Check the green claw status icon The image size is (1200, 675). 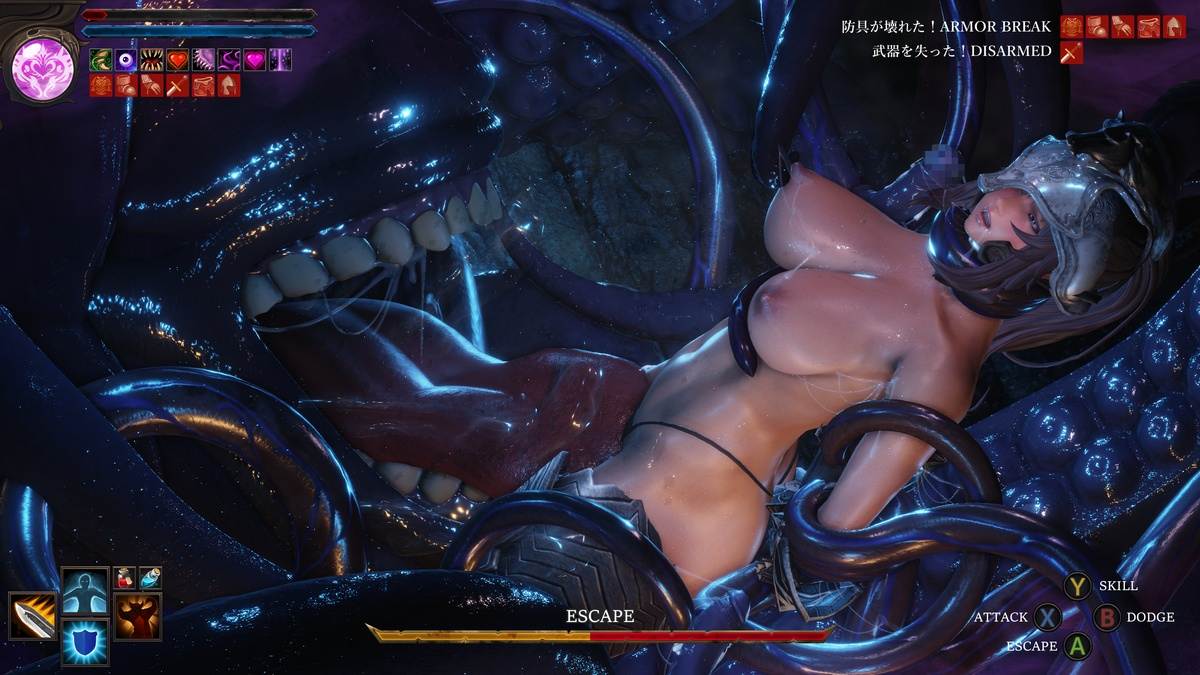[101, 60]
